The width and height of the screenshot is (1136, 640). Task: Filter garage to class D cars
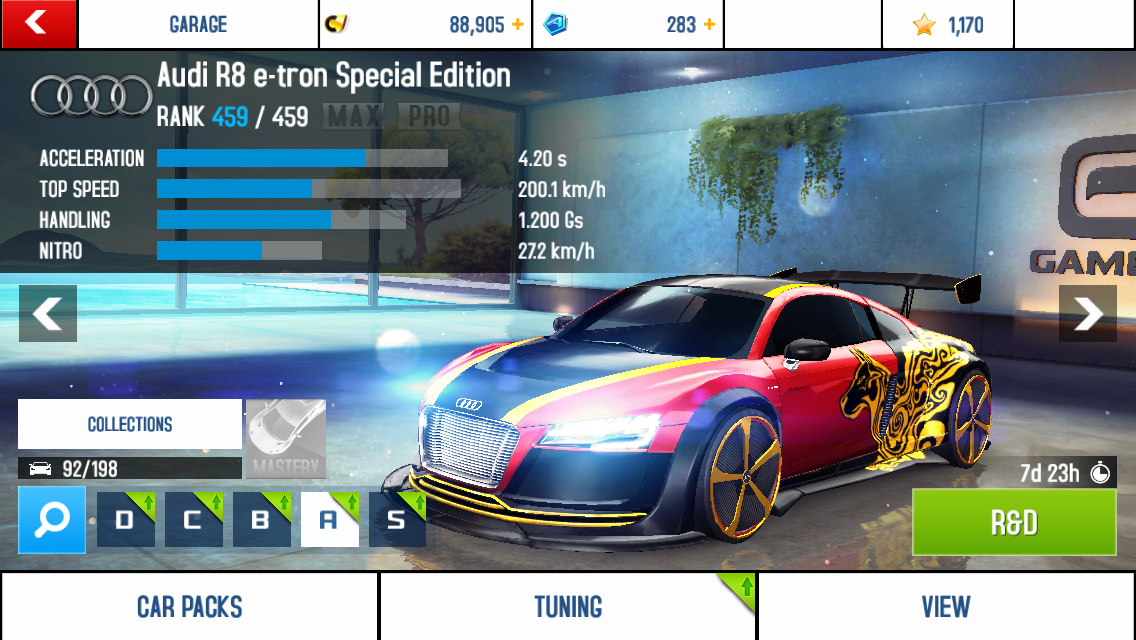(x=125, y=519)
